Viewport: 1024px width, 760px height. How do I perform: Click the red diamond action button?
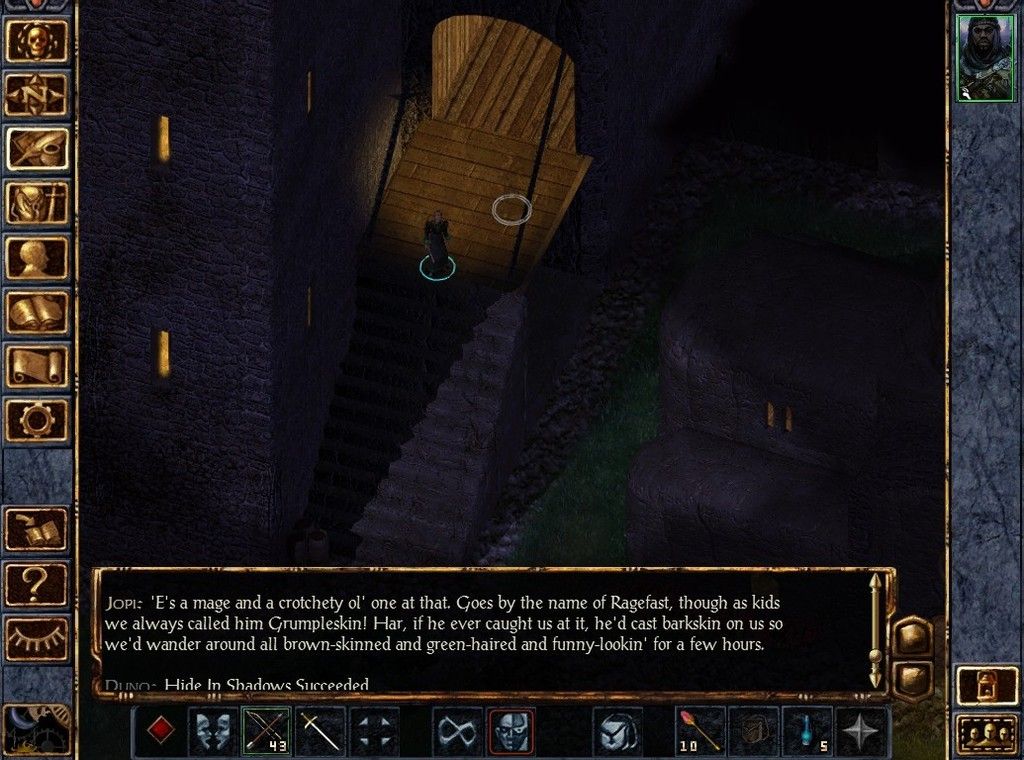click(x=158, y=731)
